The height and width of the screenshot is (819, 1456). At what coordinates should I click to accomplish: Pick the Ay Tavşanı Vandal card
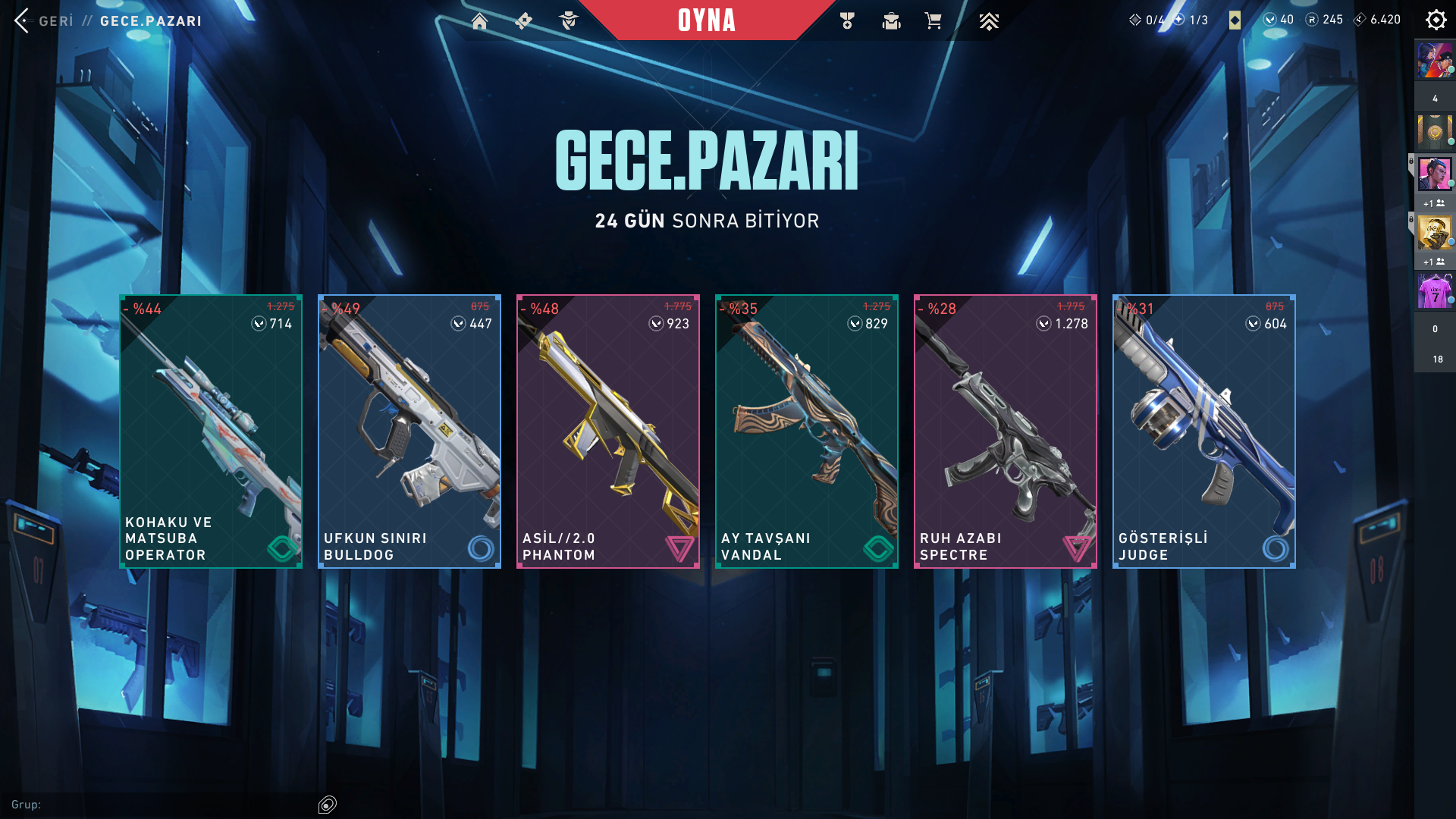tap(807, 431)
